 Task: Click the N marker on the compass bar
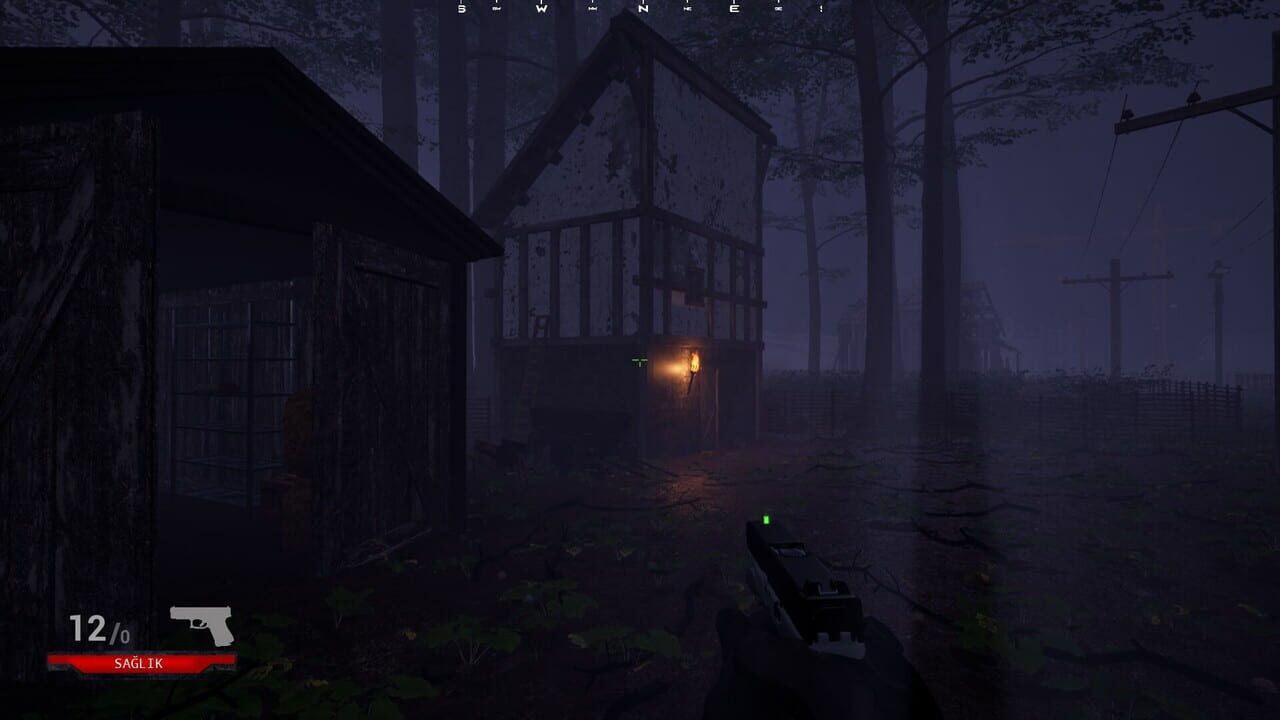(642, 8)
